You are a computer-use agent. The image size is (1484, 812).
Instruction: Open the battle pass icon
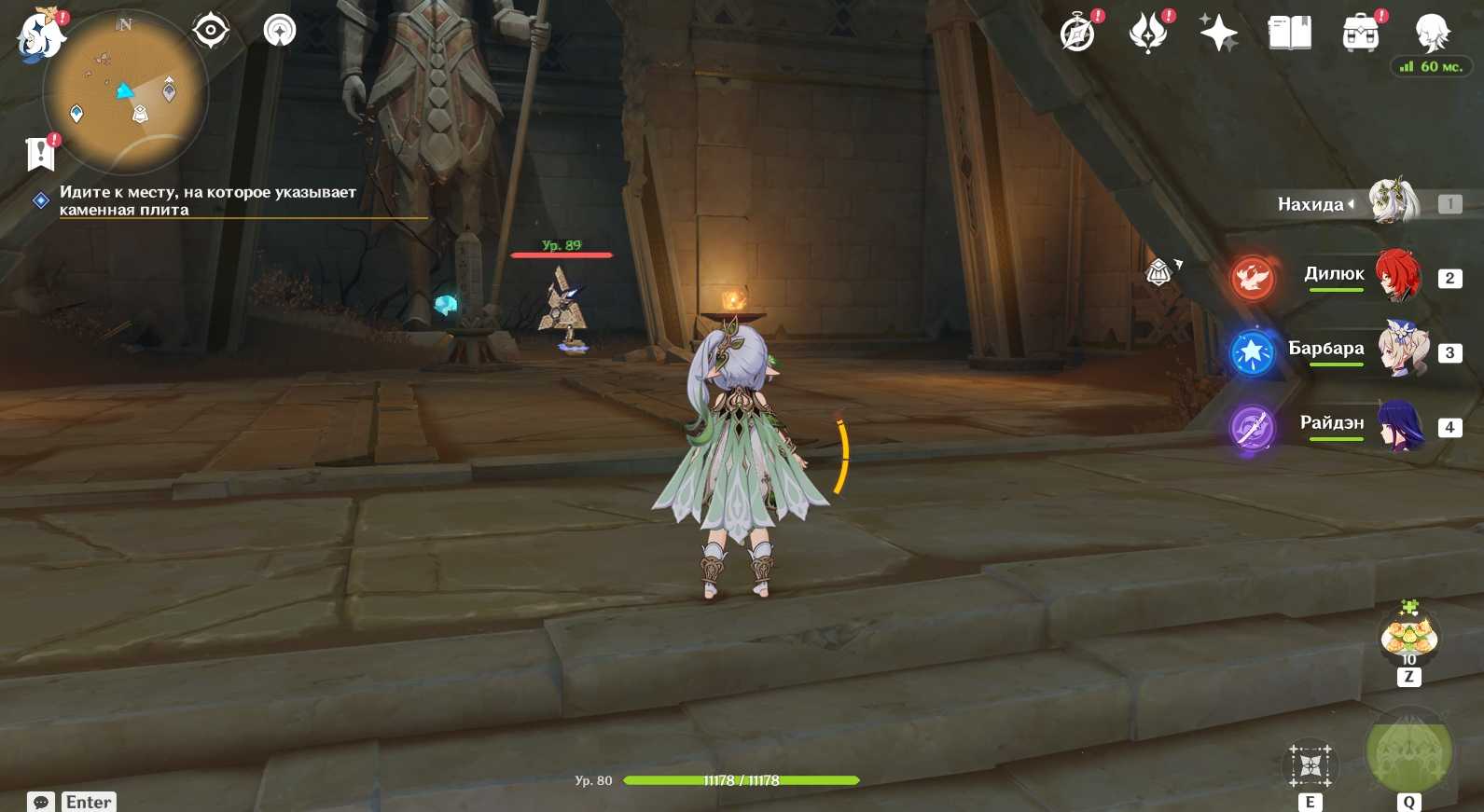pyautogui.click(x=1148, y=34)
